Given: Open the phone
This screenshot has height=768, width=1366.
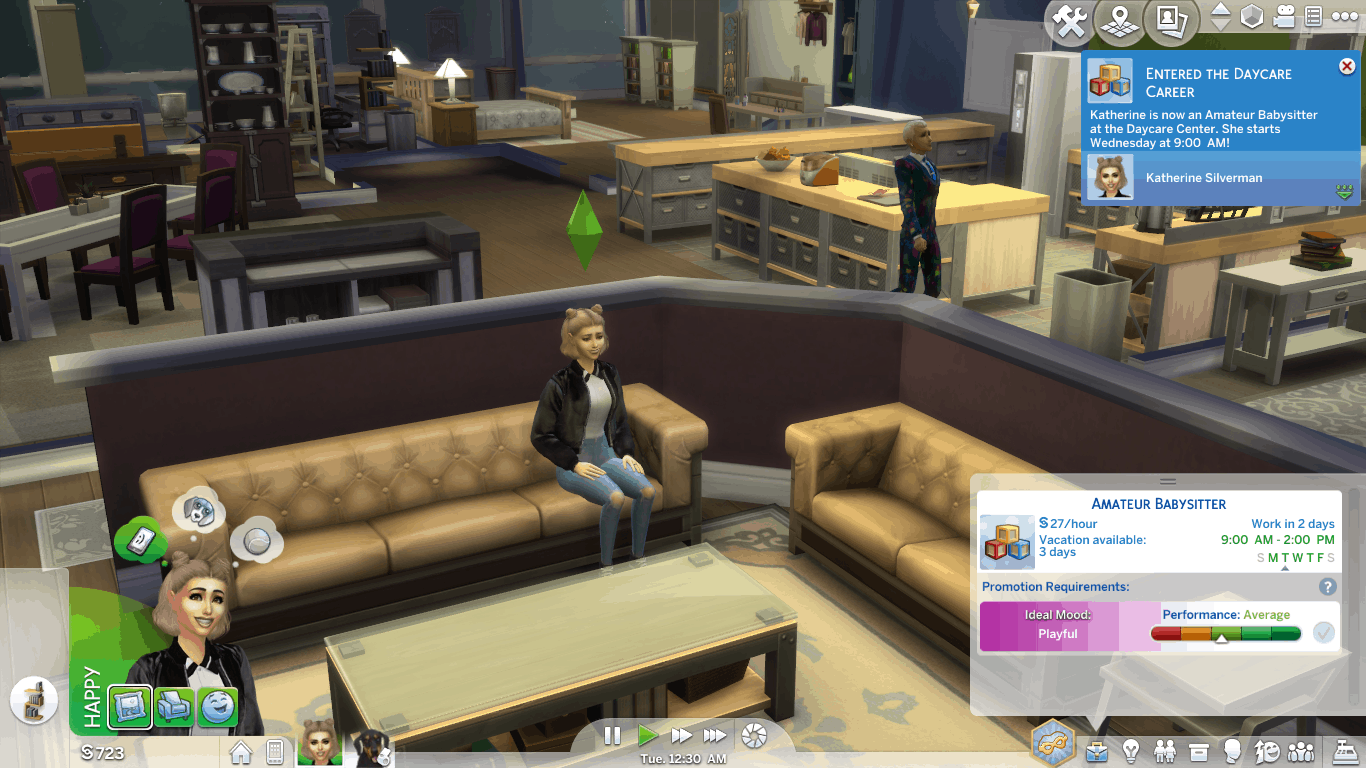Looking at the screenshot, I should point(273,751).
